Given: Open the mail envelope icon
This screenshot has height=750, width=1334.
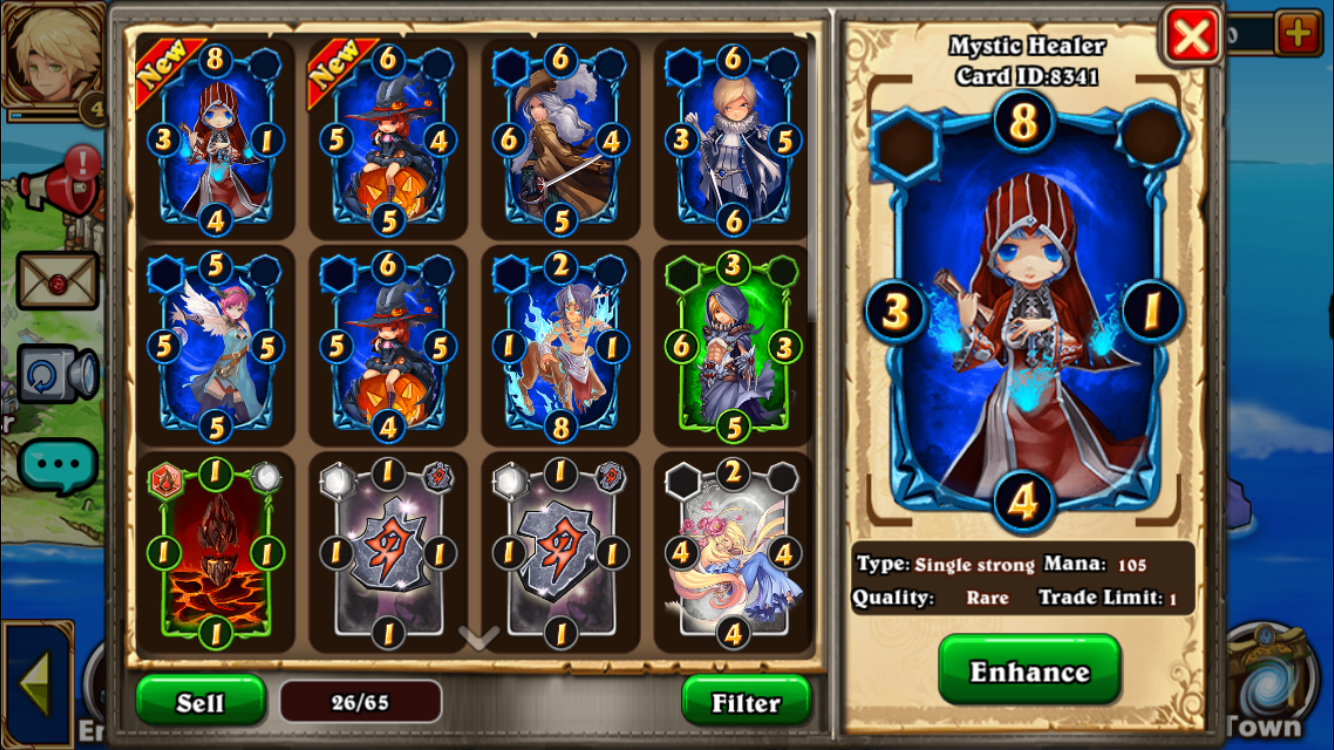Looking at the screenshot, I should pos(57,281).
